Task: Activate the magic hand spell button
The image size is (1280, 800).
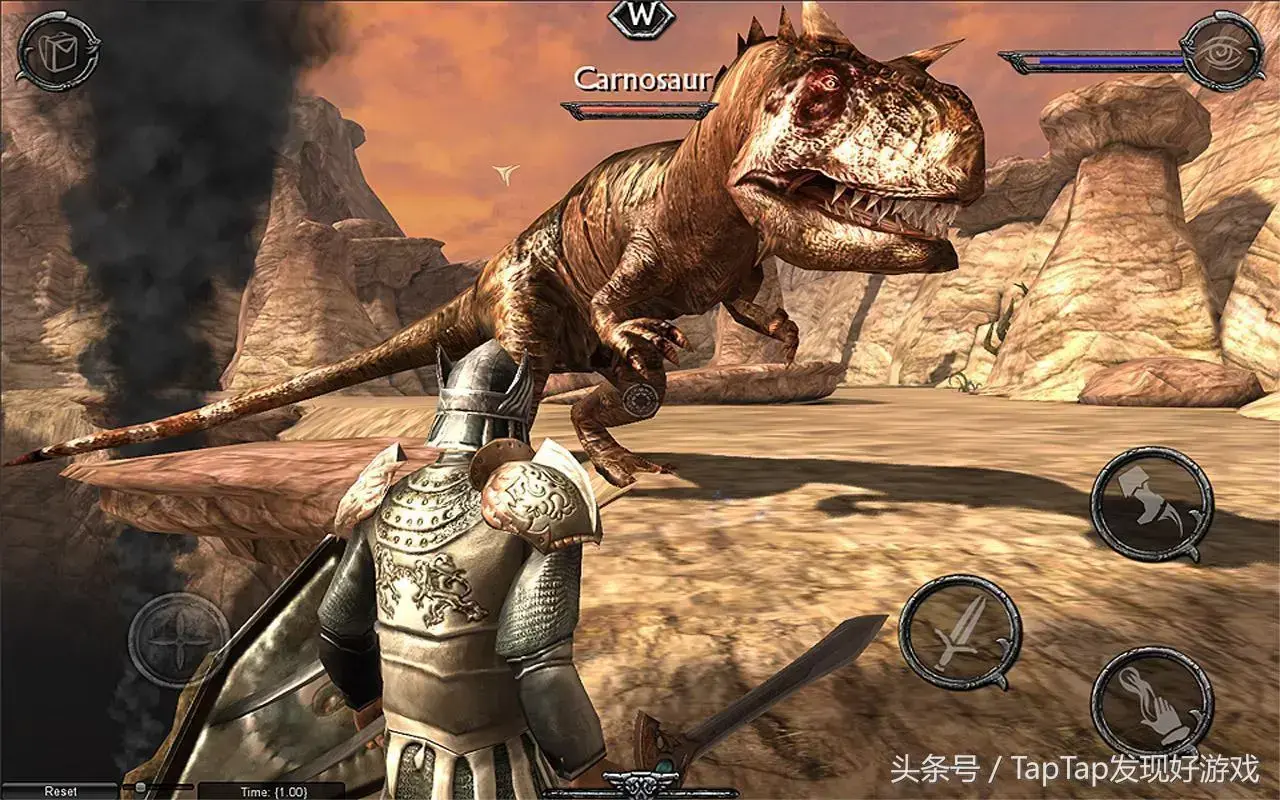Action: point(1151,704)
